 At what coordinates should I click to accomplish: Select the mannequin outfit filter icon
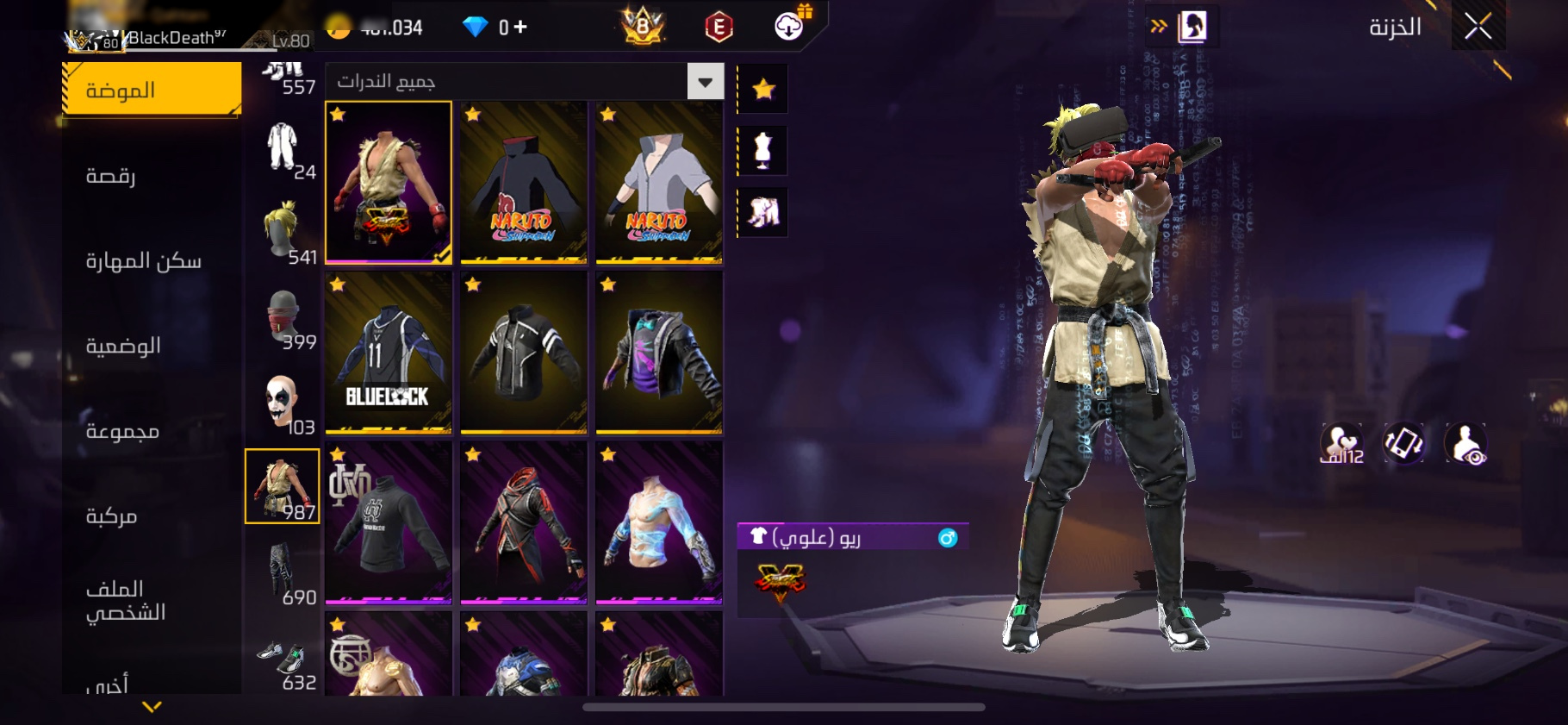coord(762,151)
